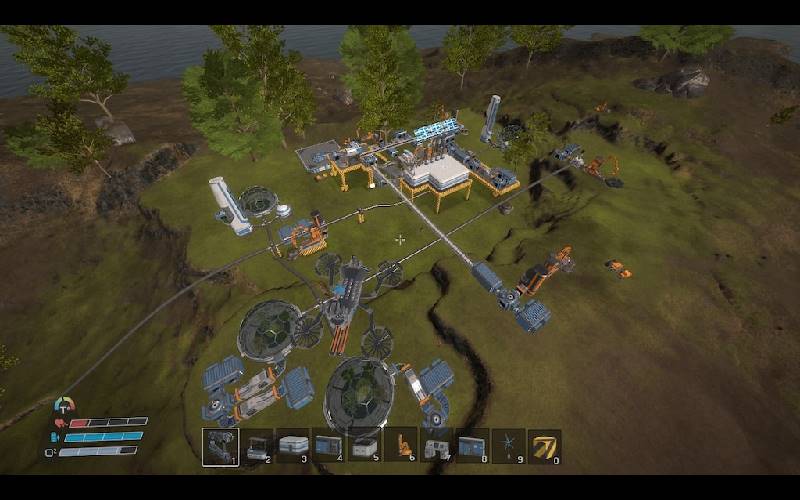This screenshot has width=800, height=500.
Task: Choose the yellow striped tool in slot 0
Action: click(544, 446)
